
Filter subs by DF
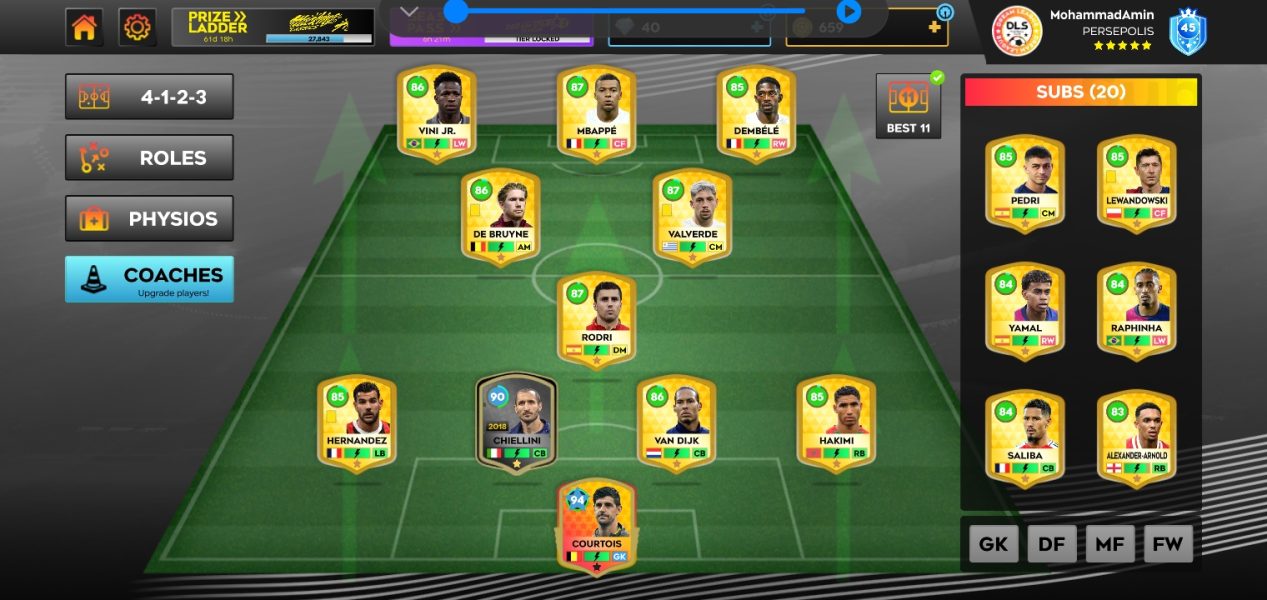click(1051, 544)
